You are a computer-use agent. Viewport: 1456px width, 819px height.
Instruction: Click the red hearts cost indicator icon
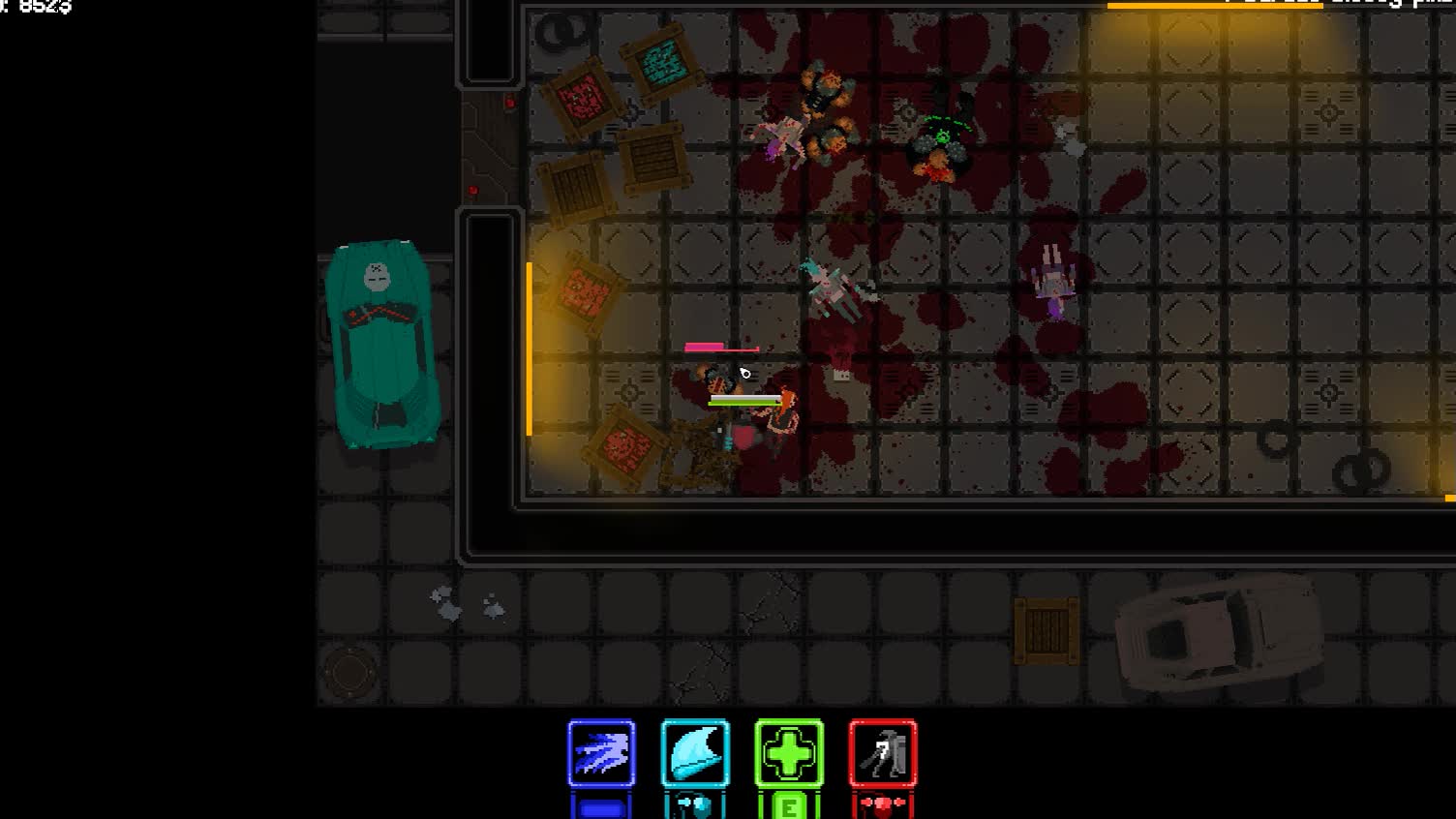pyautogui.click(x=881, y=803)
